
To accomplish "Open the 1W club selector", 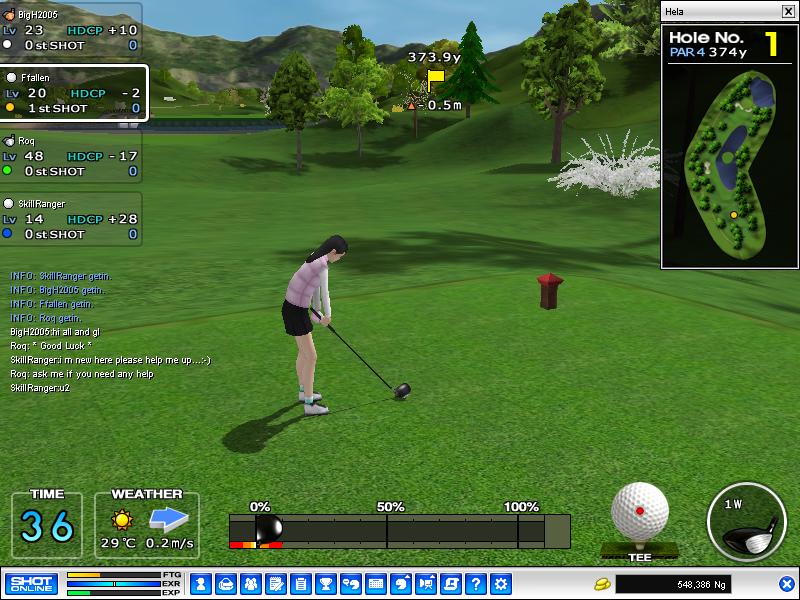I will coord(745,521).
